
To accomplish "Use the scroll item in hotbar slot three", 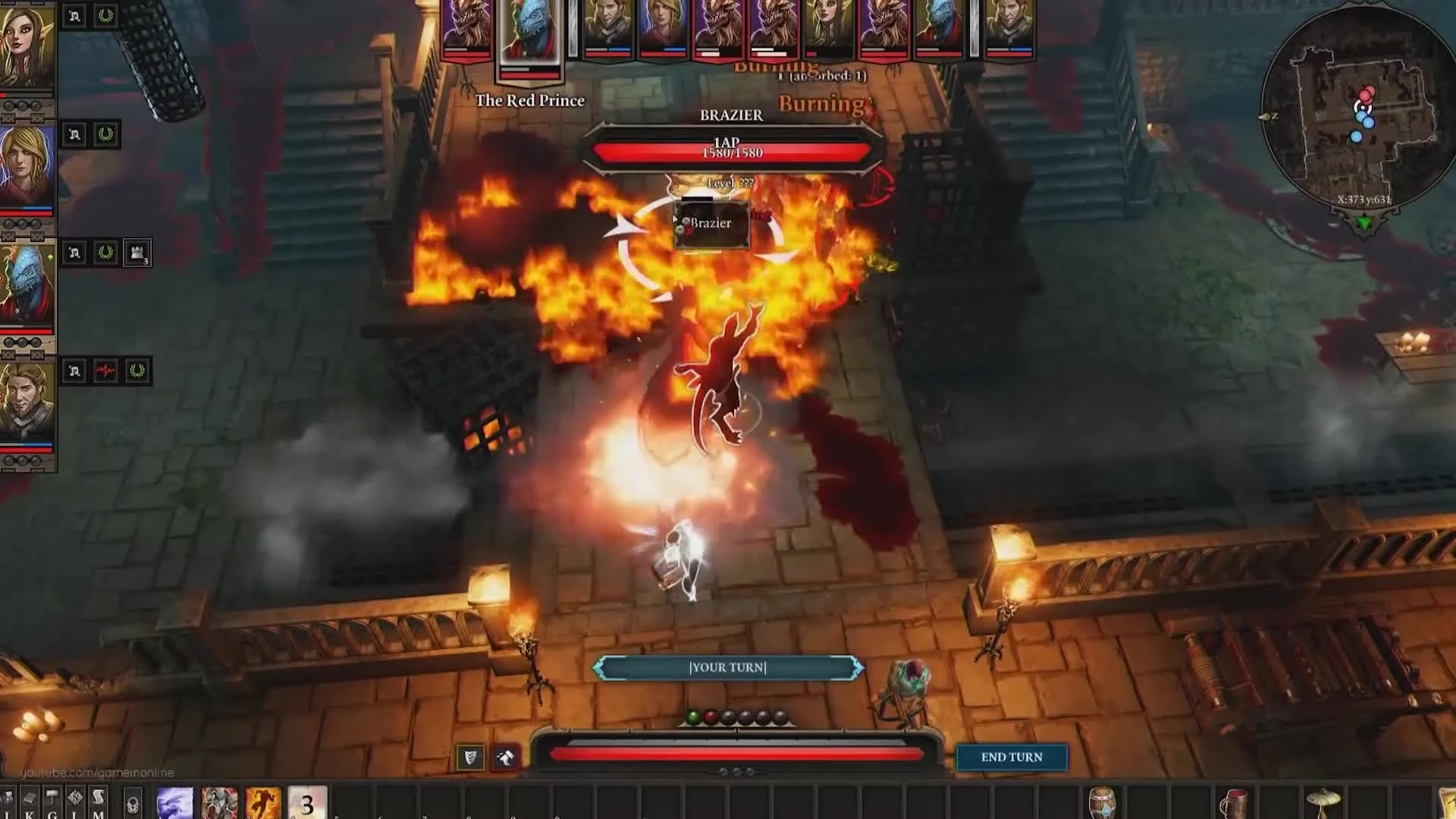I will 308,802.
